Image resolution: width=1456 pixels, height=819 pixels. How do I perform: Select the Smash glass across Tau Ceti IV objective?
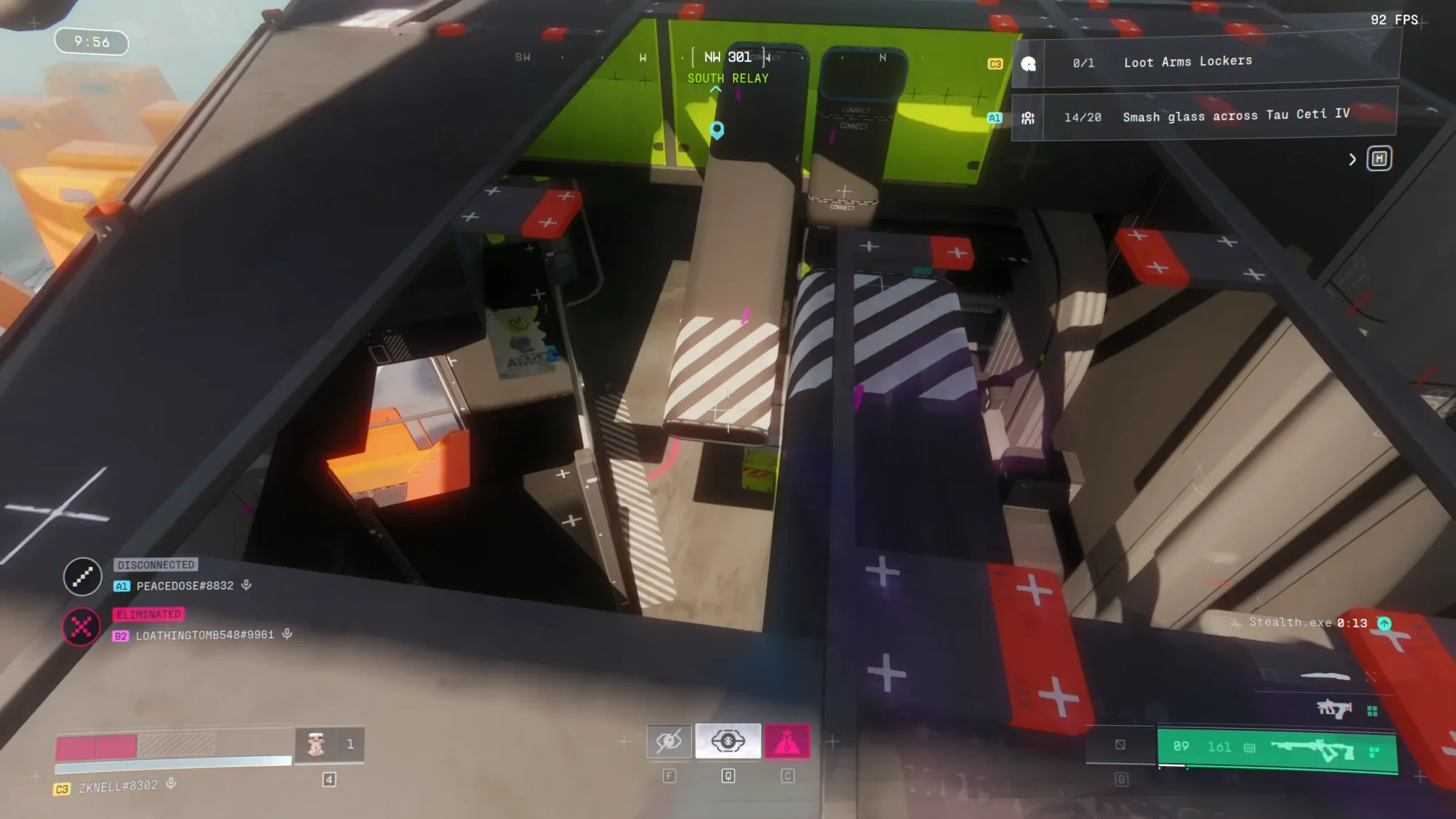[1235, 116]
